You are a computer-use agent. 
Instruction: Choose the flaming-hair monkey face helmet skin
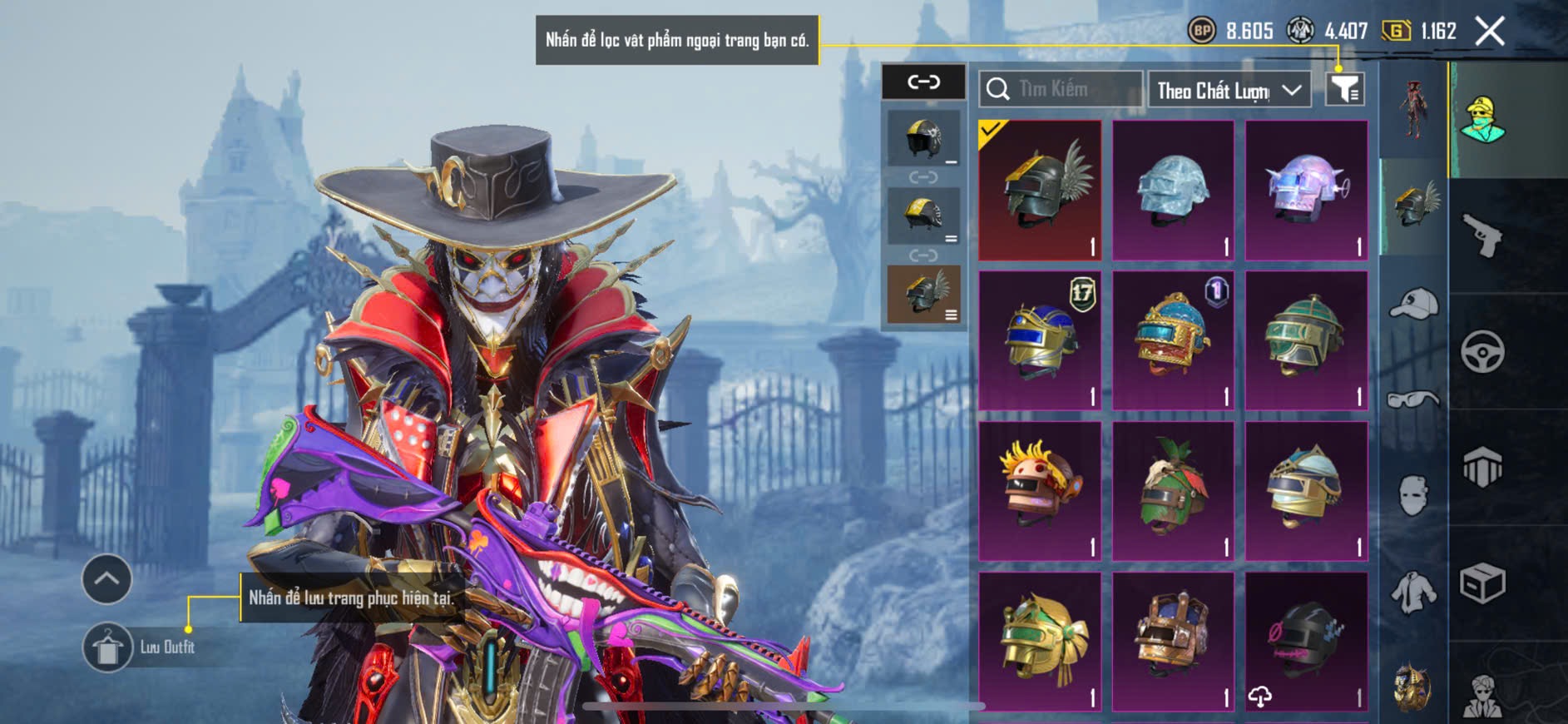point(1040,491)
